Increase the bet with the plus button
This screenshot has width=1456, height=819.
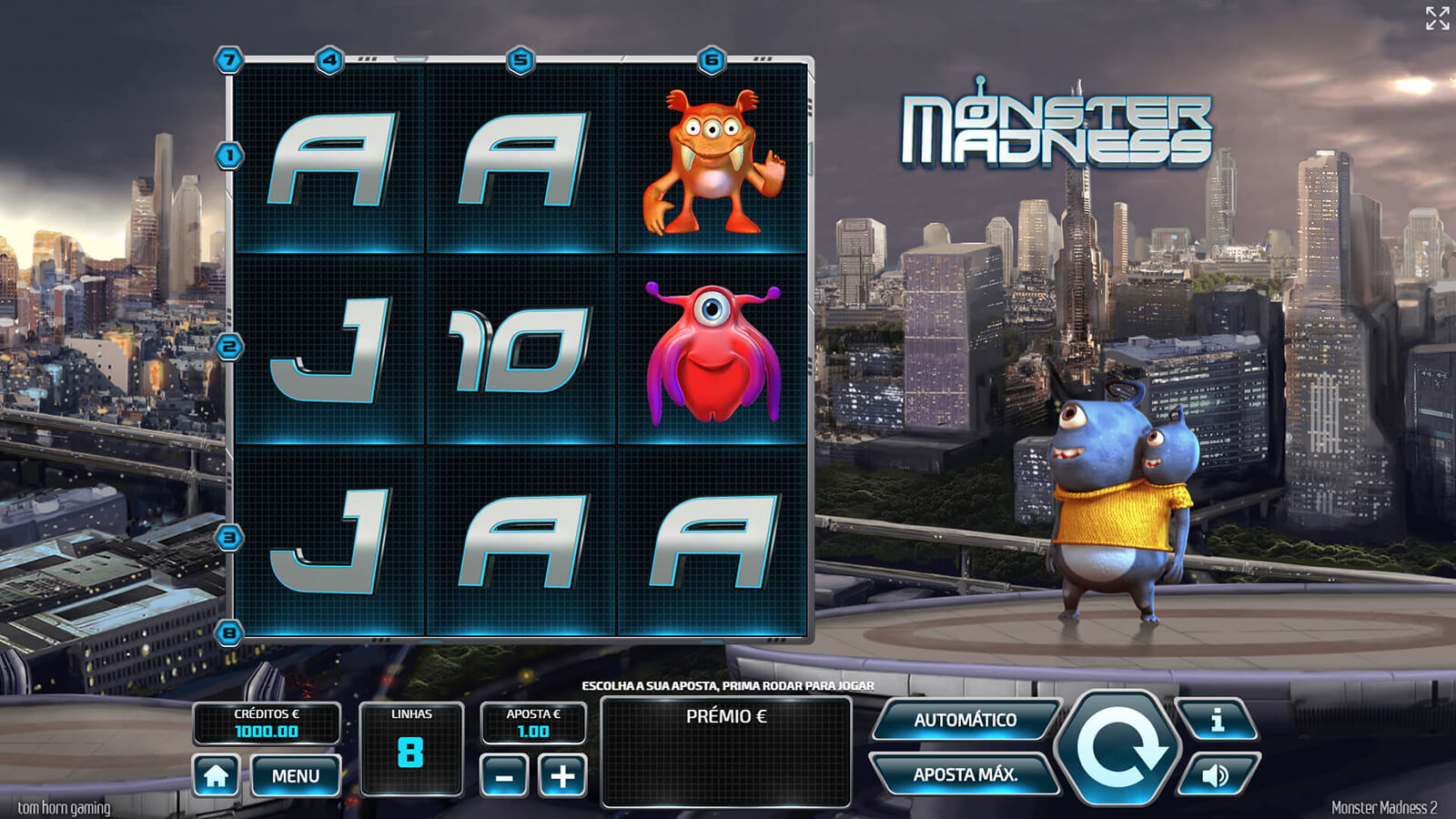(x=562, y=776)
